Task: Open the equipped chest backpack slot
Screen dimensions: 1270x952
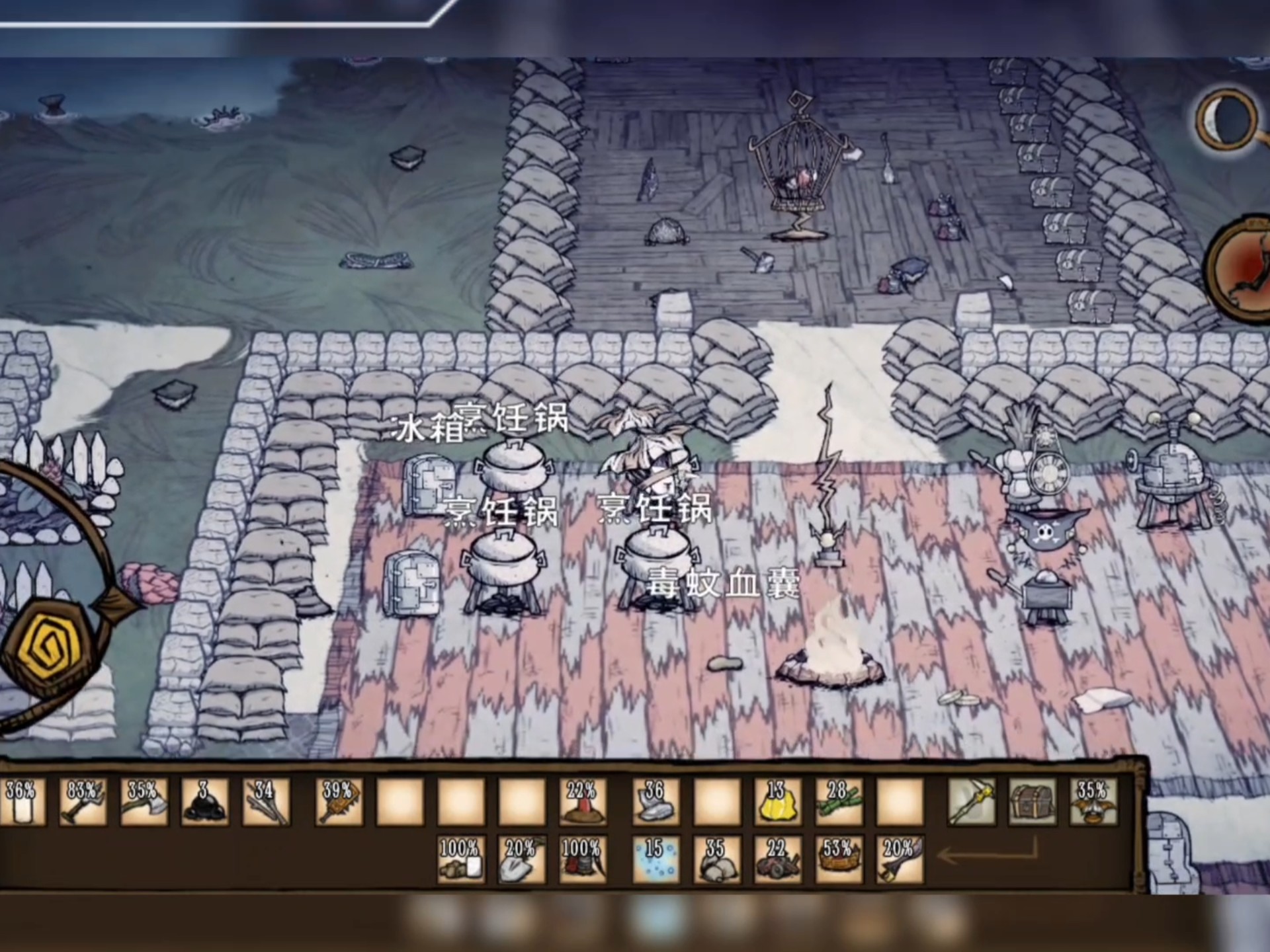Action: [1032, 801]
